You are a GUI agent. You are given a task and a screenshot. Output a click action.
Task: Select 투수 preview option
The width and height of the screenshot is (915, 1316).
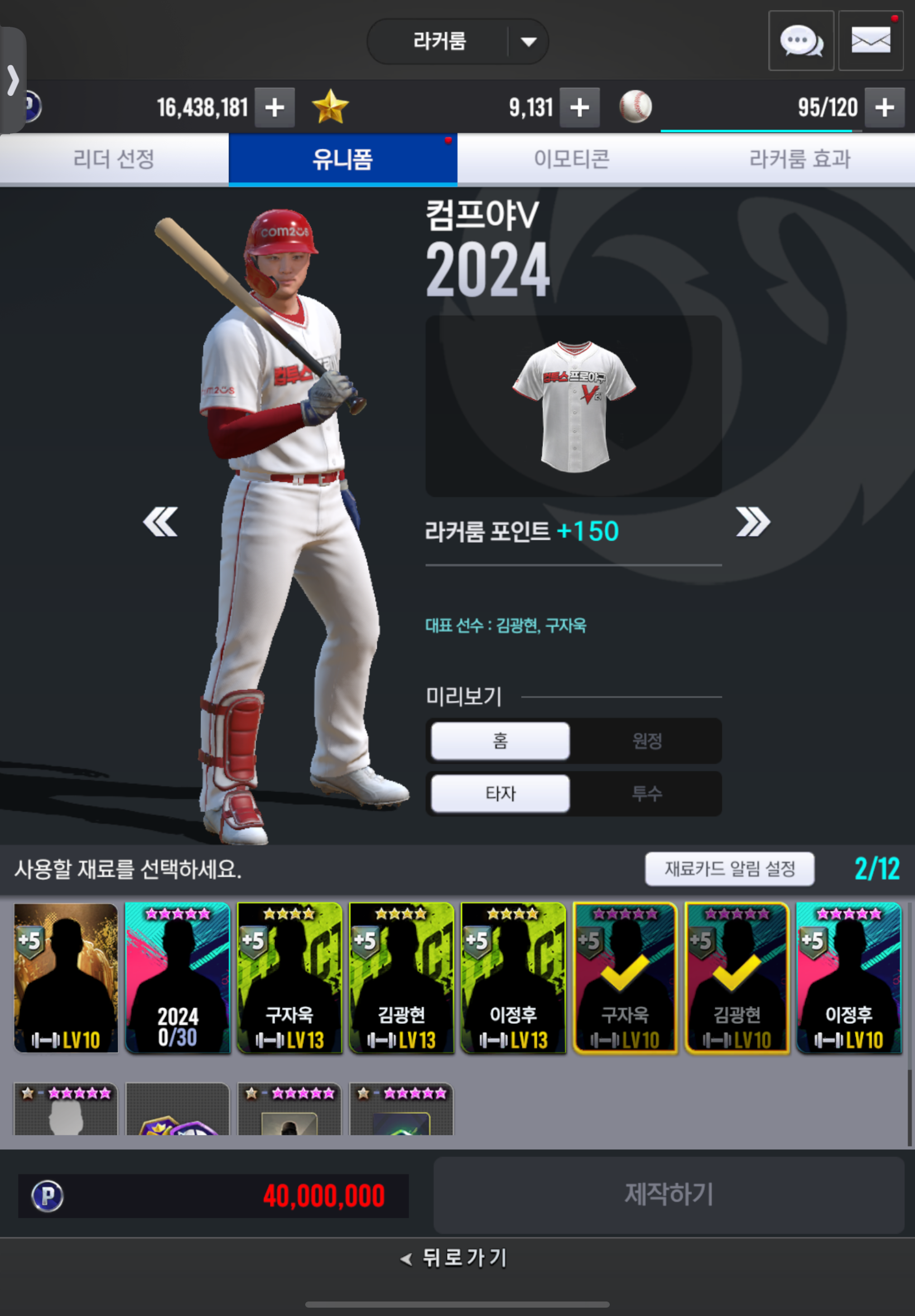pos(647,794)
